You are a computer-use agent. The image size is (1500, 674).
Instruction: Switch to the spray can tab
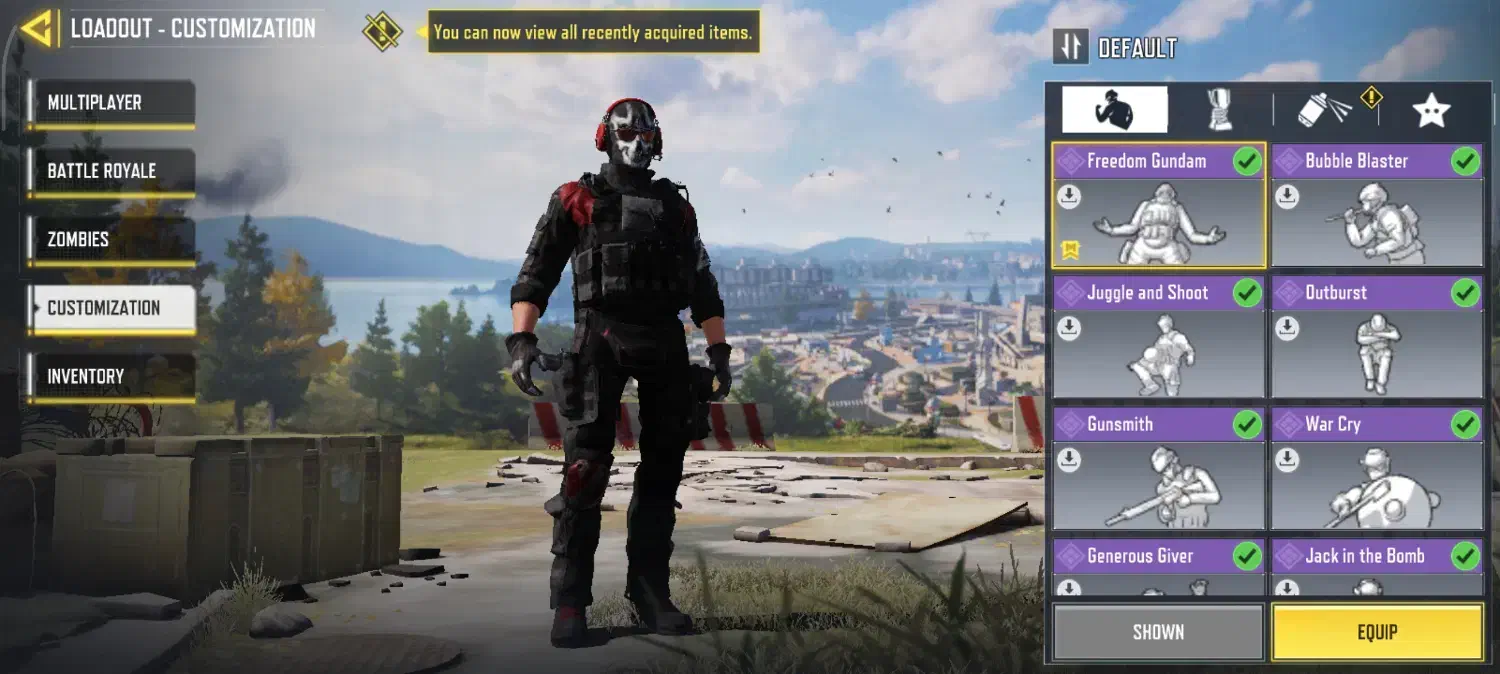coord(1326,110)
